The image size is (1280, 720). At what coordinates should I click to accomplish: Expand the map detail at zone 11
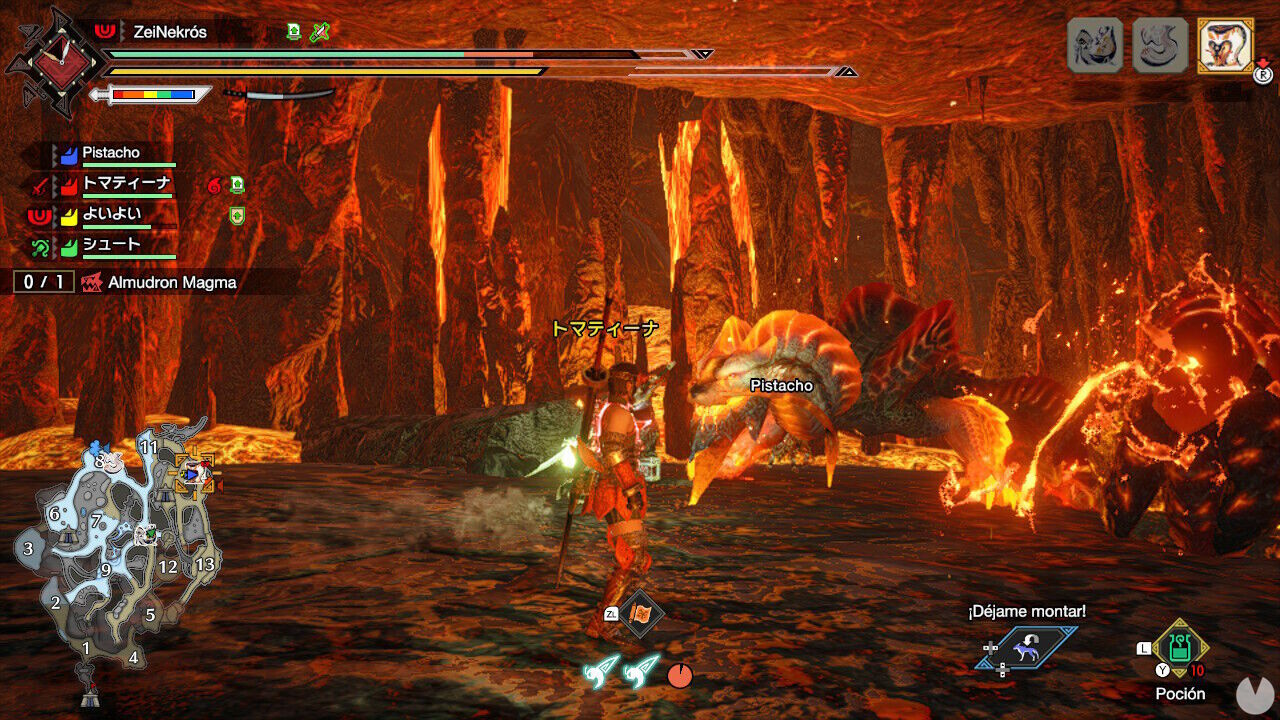pyautogui.click(x=151, y=446)
